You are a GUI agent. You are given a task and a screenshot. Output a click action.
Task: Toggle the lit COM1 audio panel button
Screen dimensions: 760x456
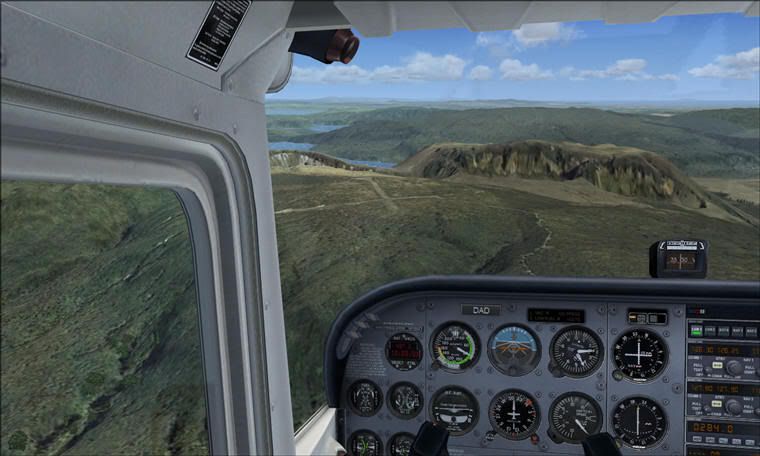pyautogui.click(x=696, y=330)
